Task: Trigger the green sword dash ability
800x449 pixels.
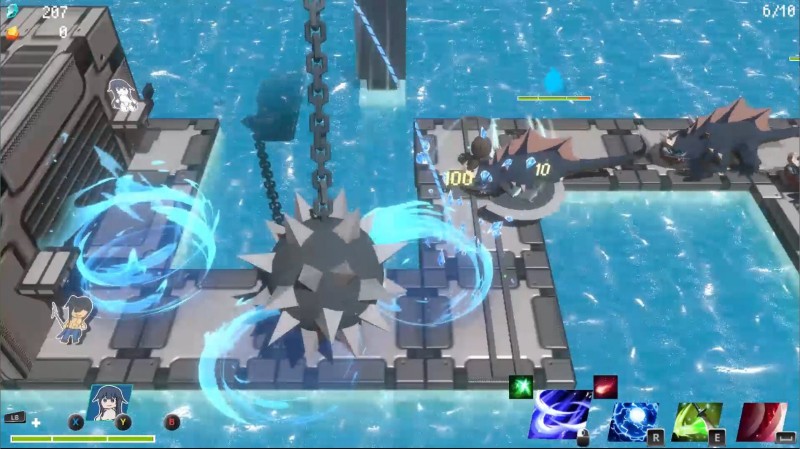Action: pyautogui.click(x=697, y=422)
